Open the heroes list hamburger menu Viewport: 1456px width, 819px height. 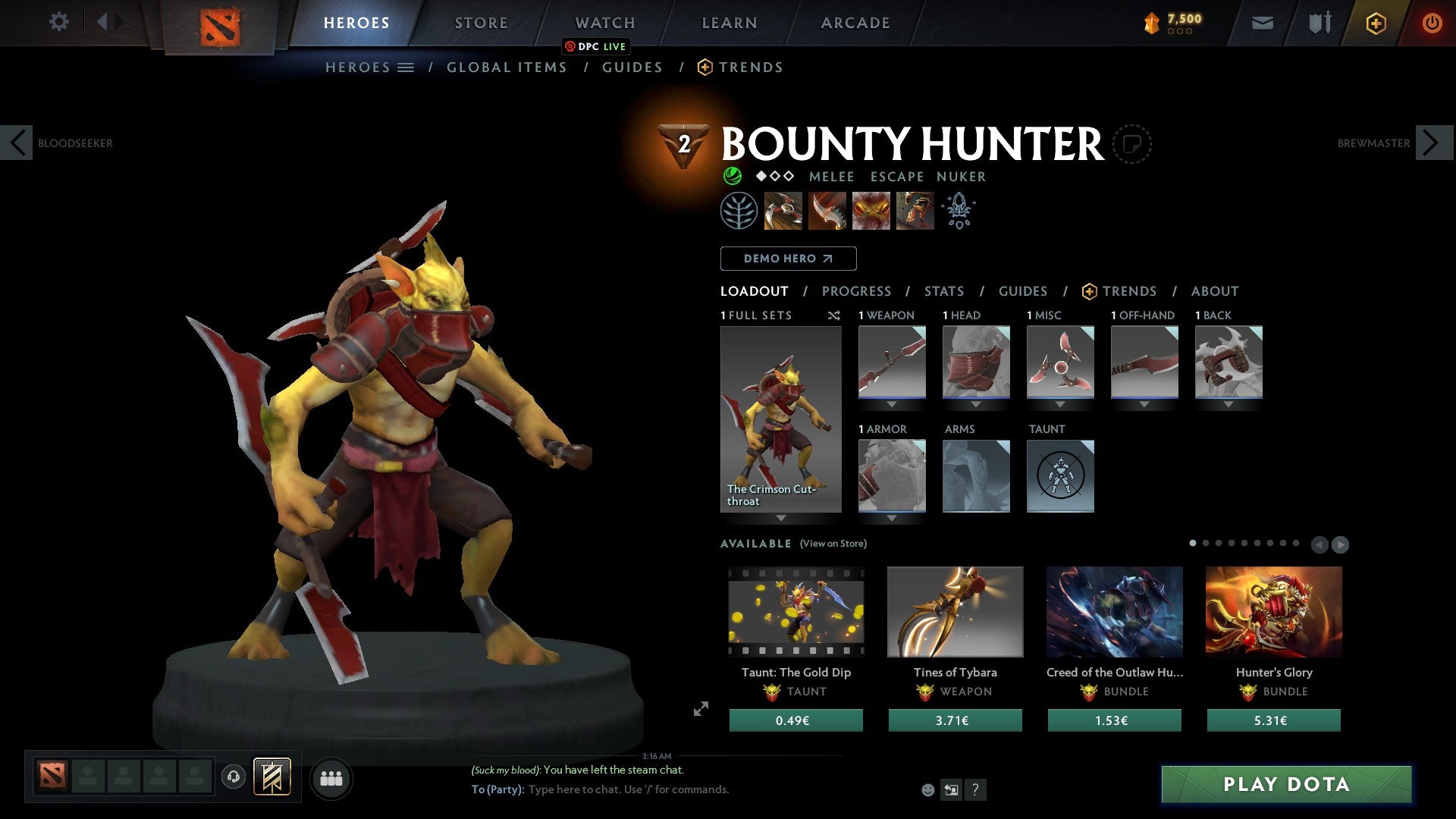coord(406,67)
